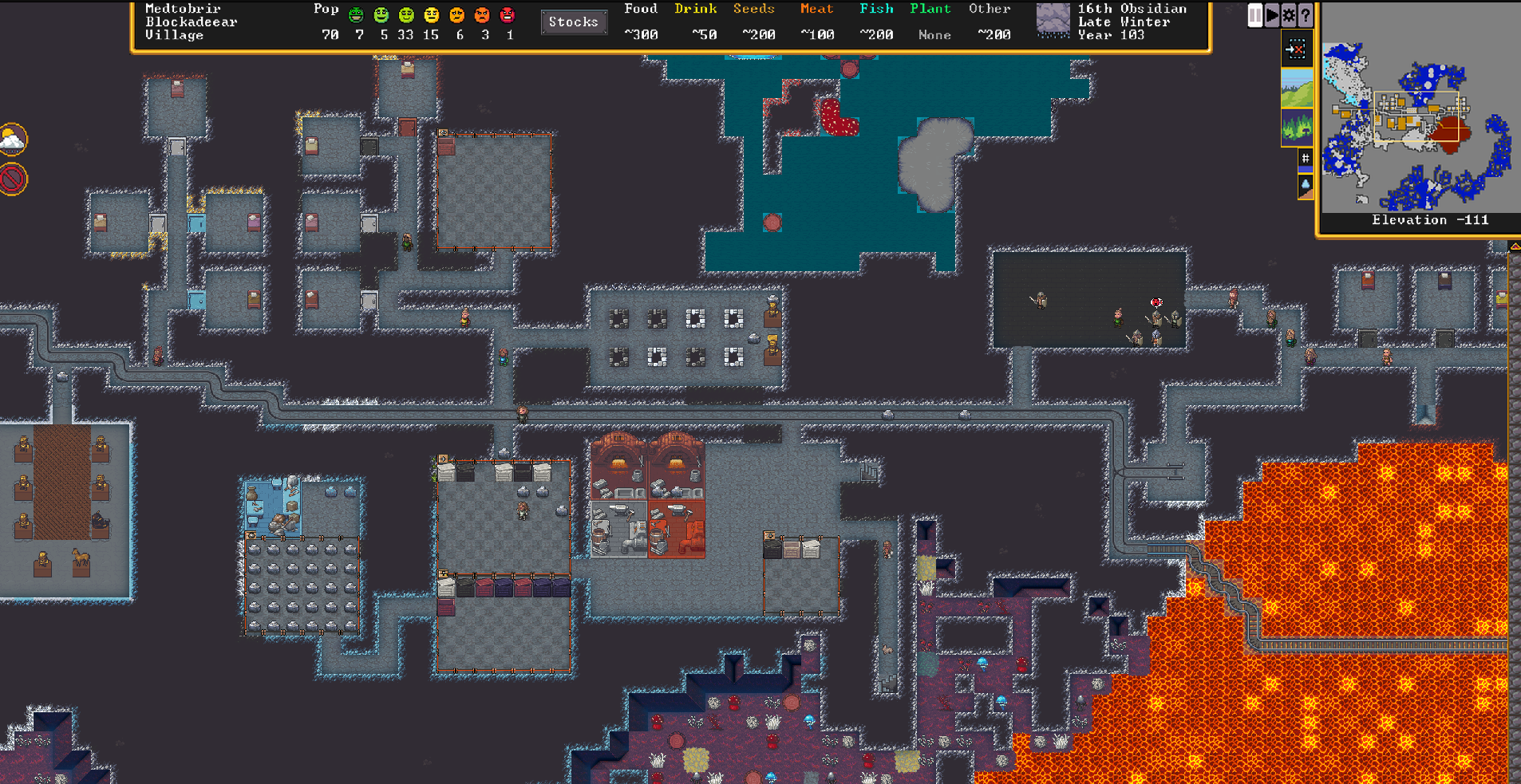Click the surface view thumbnail beside the minimap
1521x784 pixels.
point(1298,89)
